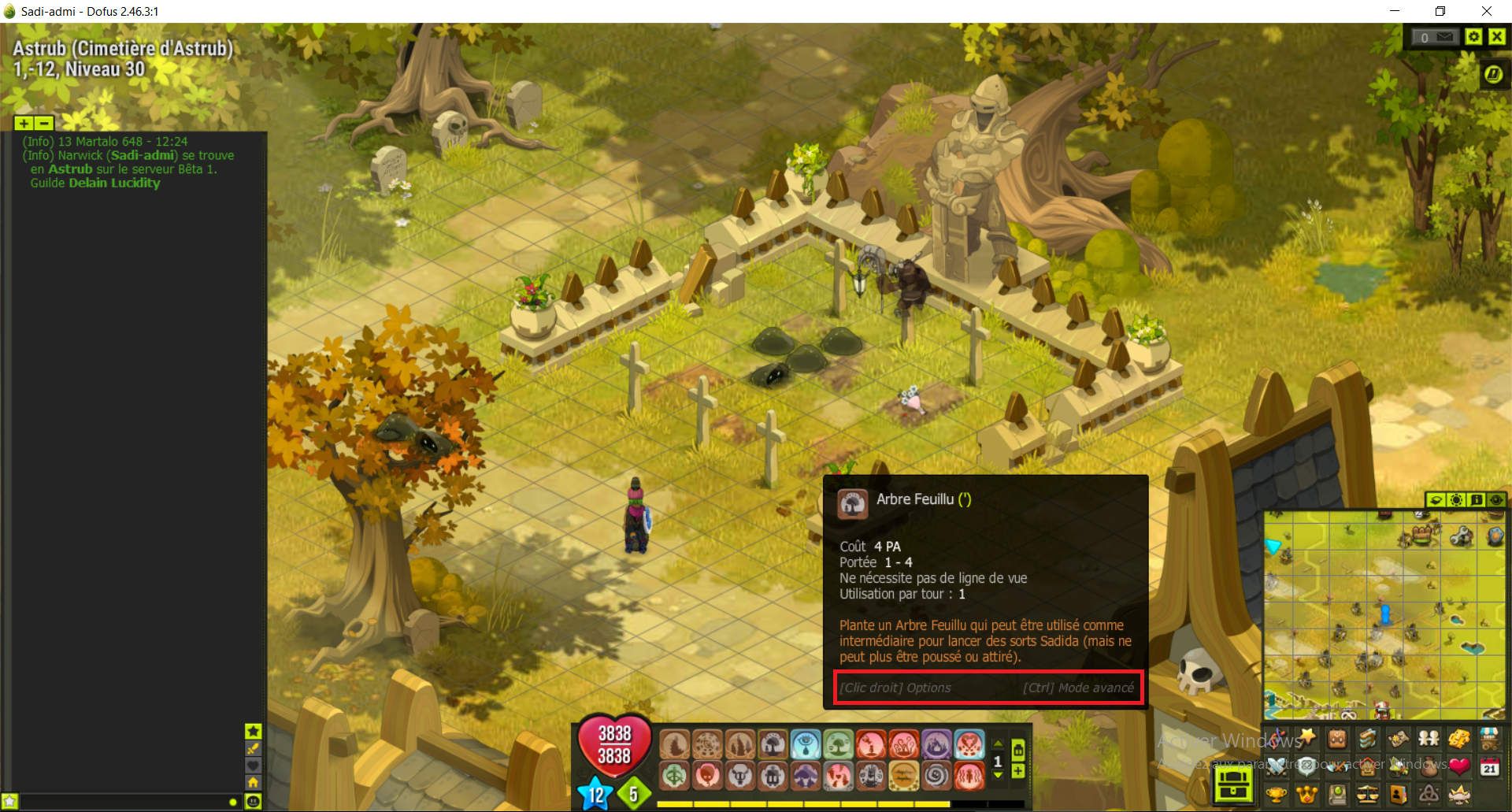Open the large green chest inventory button
The width and height of the screenshot is (1512, 812).
coord(1233,784)
